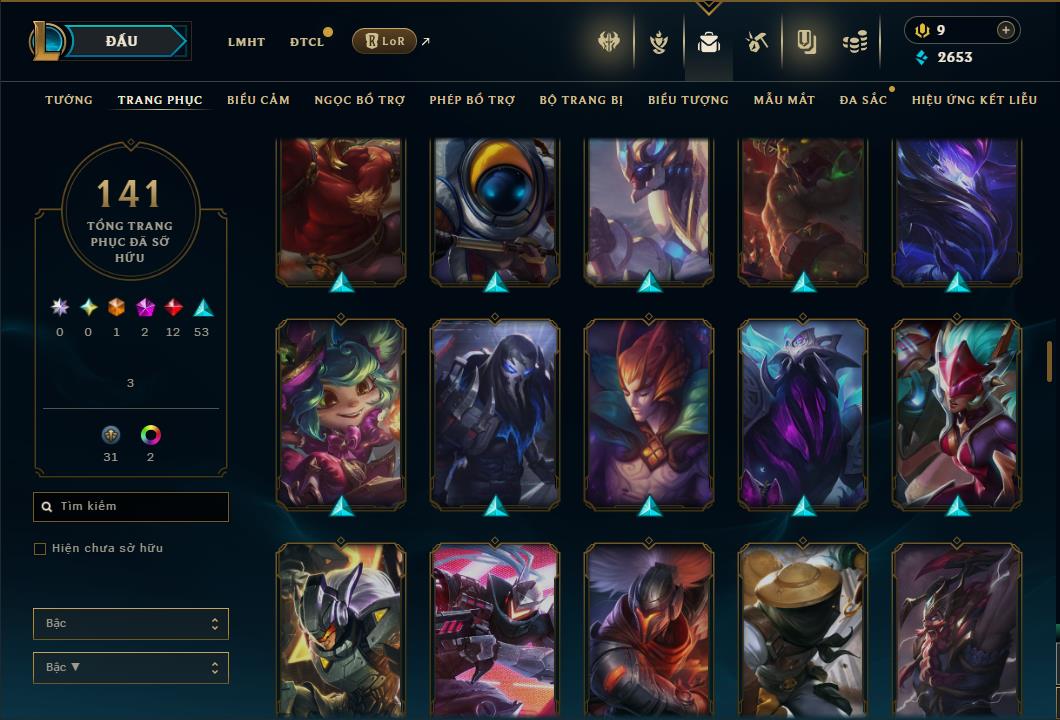Click the ĐẤU play button
Screen dimensions: 1060x720
coord(122,41)
